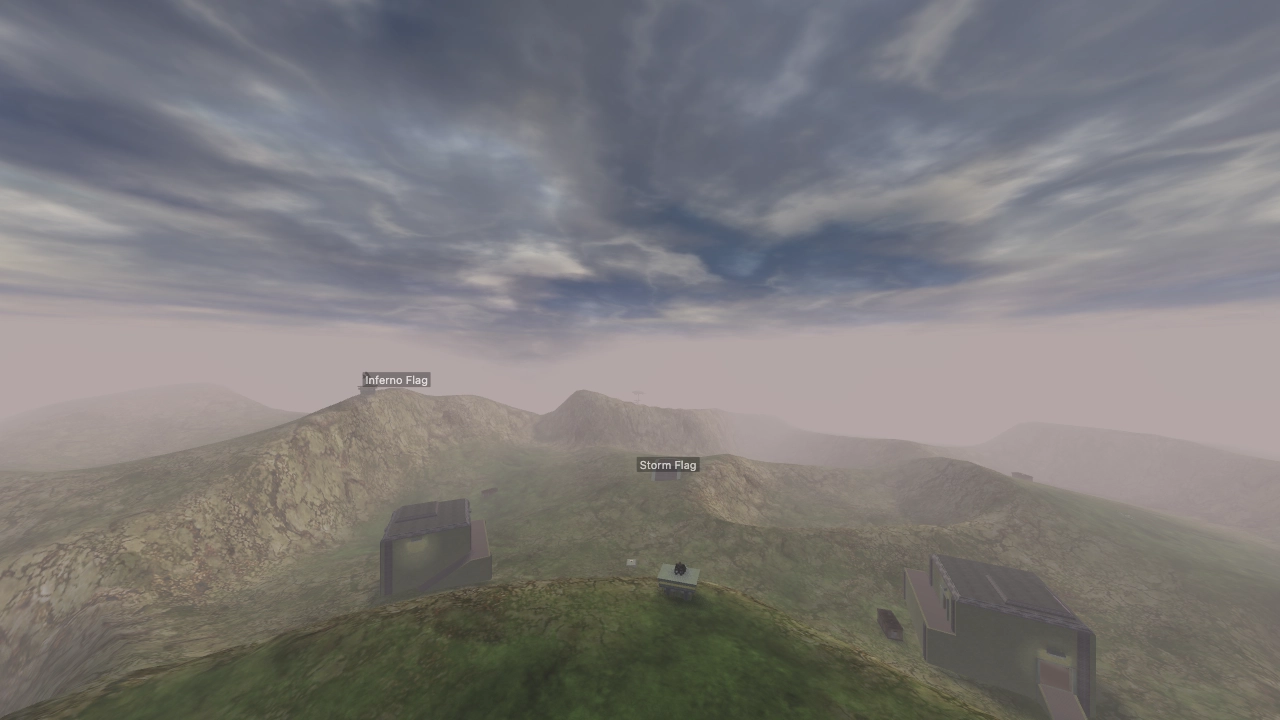Screen dimensions: 1280x720
Task: Select the Inferno Flag waypoint label
Action: pos(396,380)
